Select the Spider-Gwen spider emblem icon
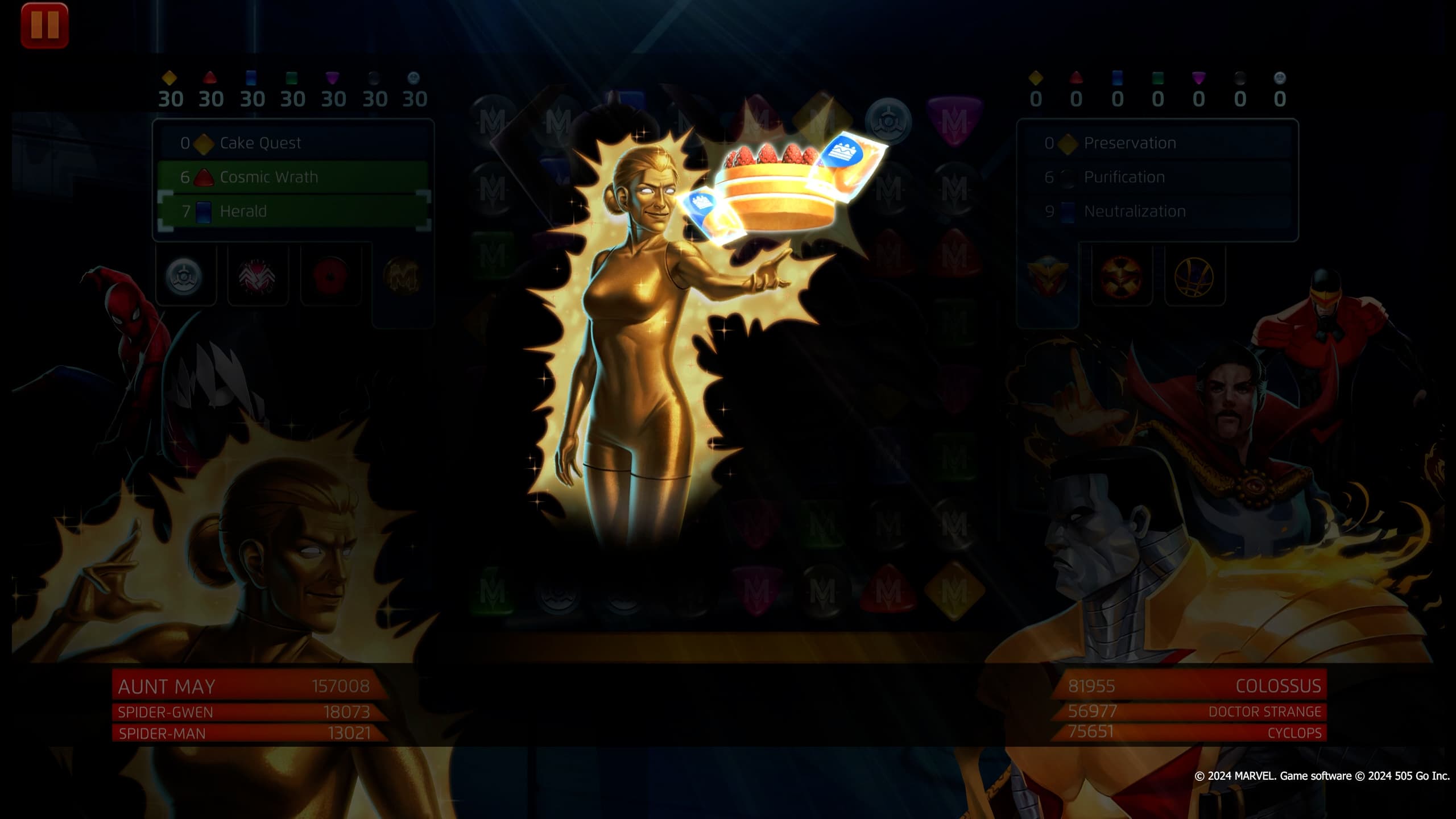 click(257, 277)
